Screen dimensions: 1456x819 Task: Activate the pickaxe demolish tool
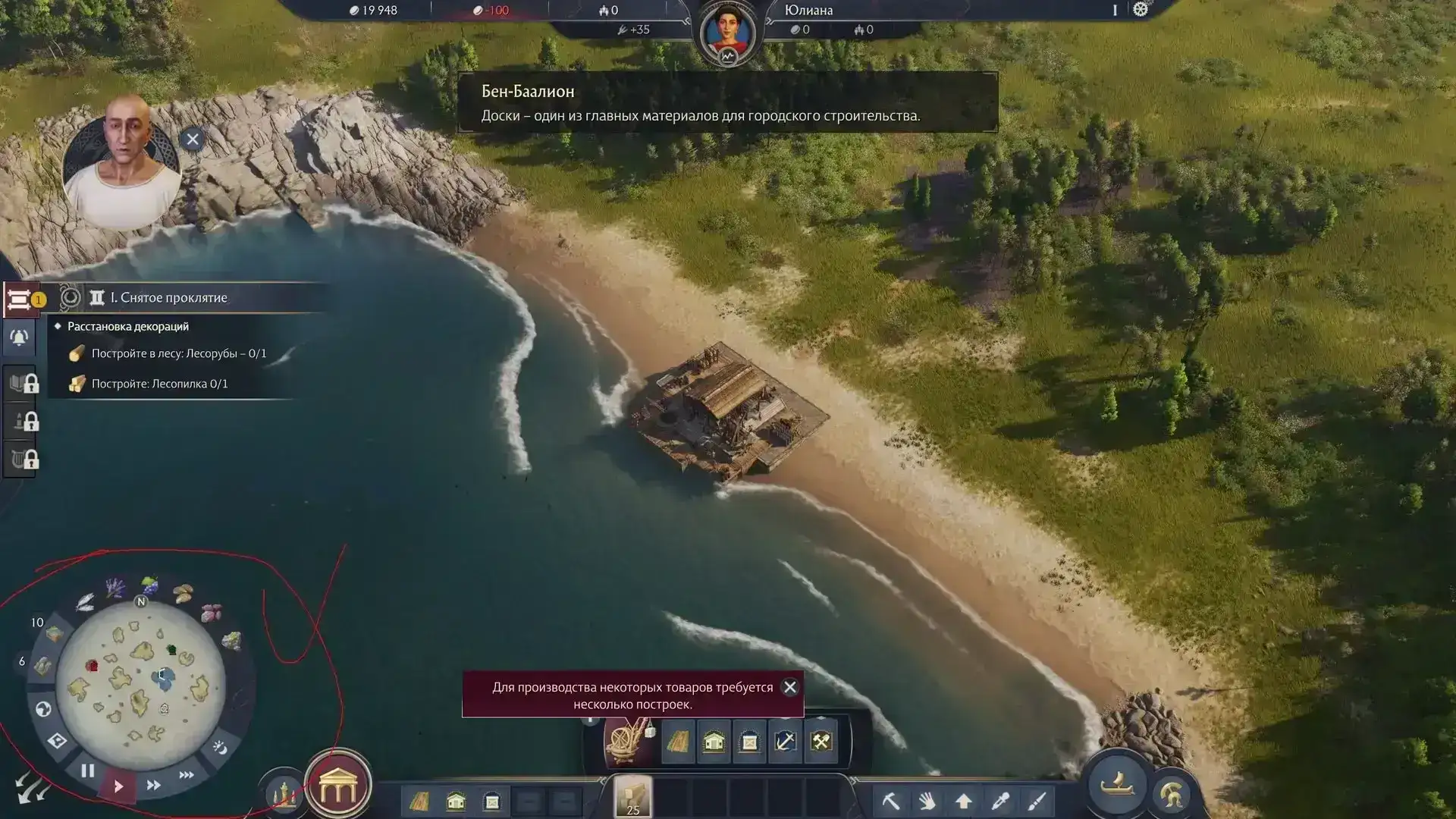pyautogui.click(x=891, y=801)
